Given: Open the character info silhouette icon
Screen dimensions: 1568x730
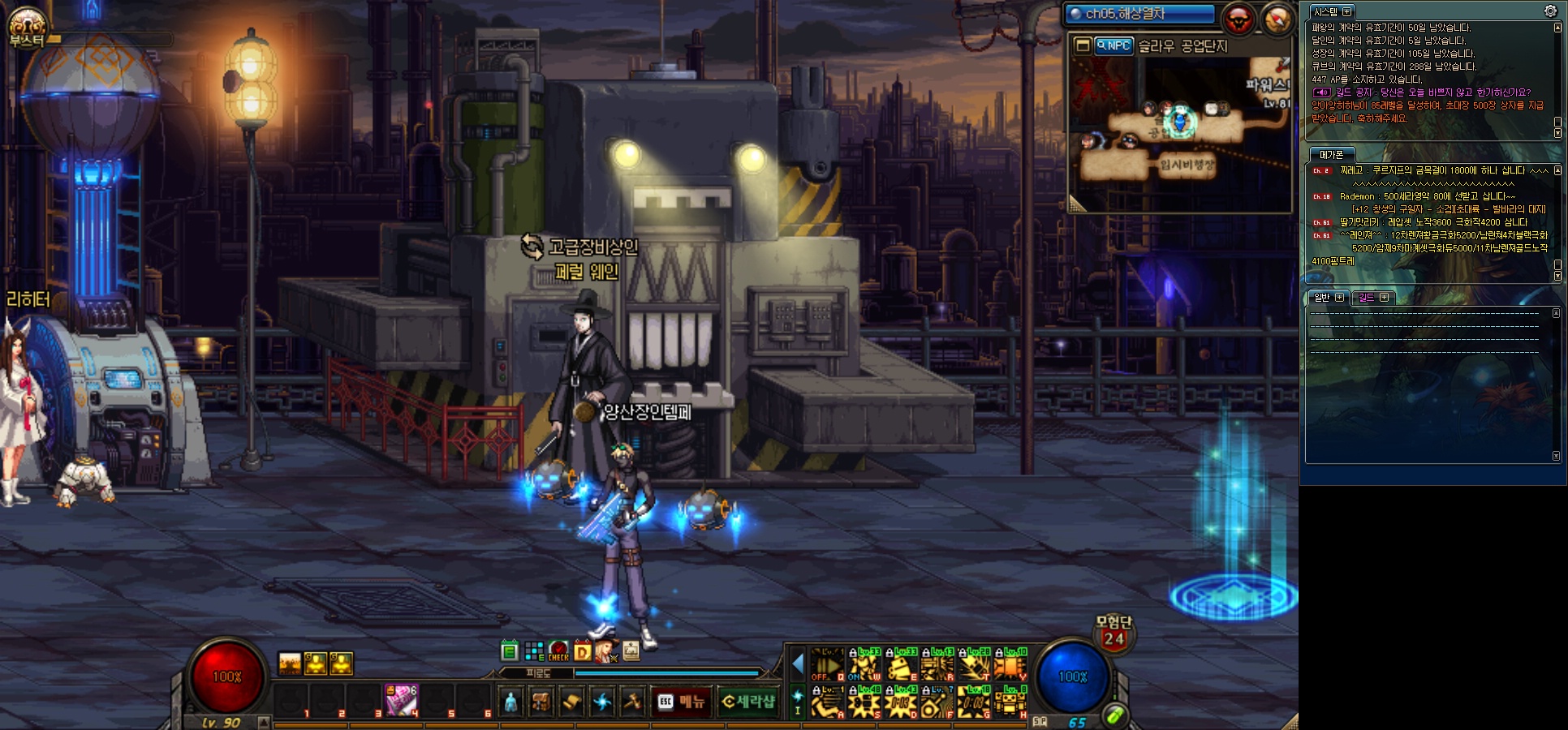Looking at the screenshot, I should (510, 702).
